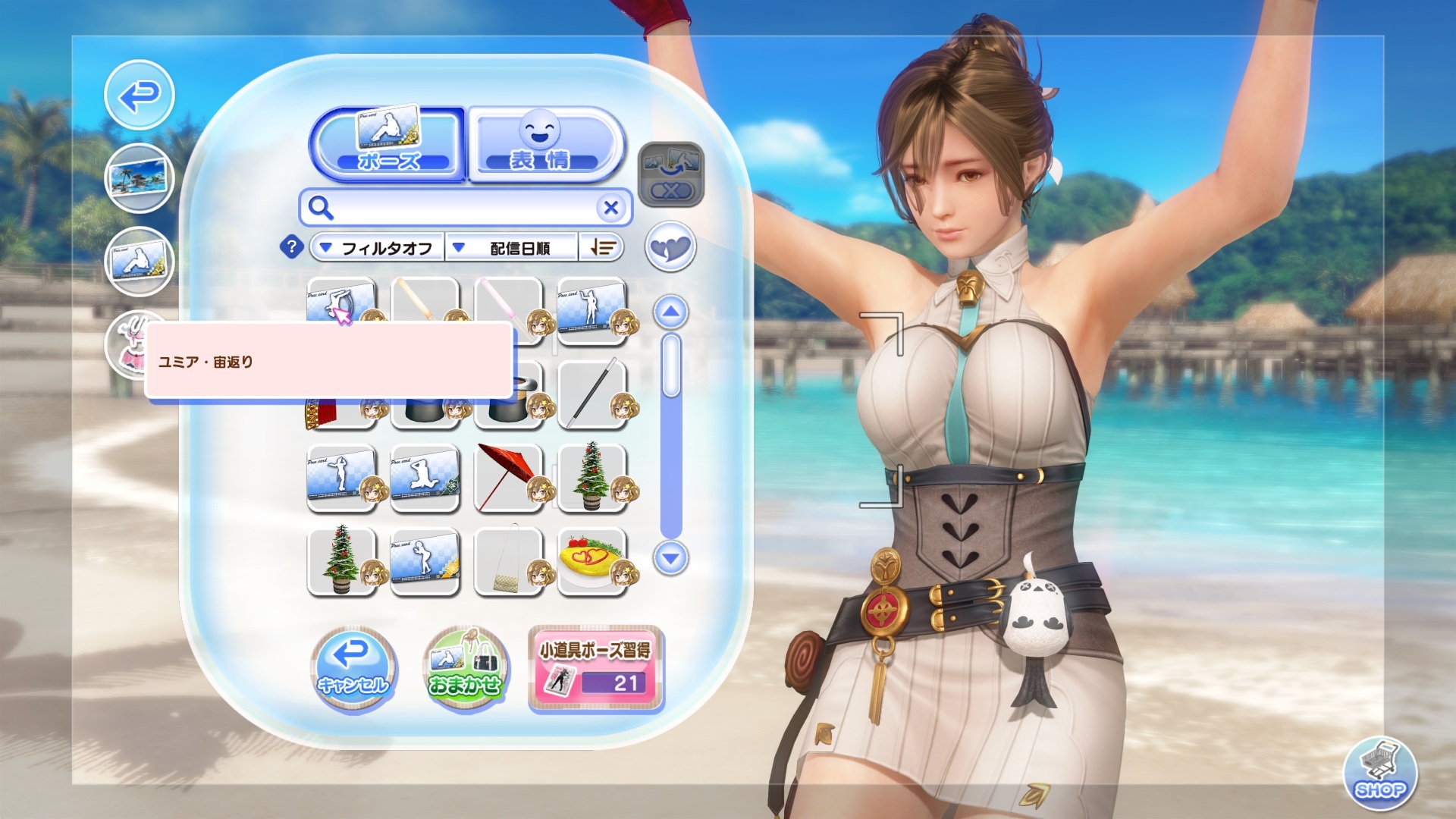Select the omelette rice prop pose
1456x819 pixels.
[591, 562]
